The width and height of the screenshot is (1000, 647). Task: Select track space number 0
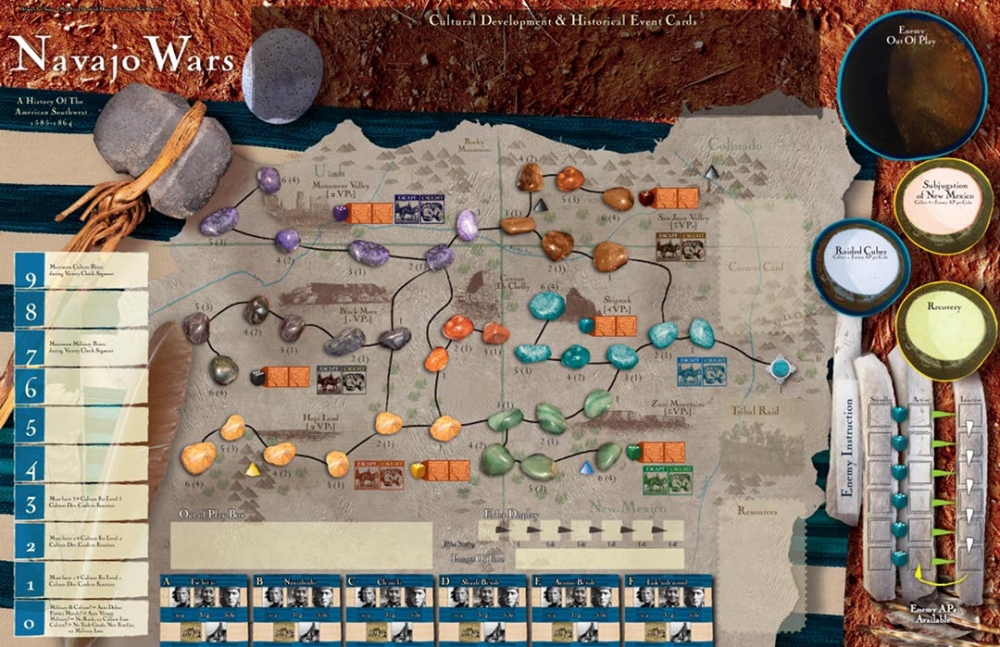82,616
